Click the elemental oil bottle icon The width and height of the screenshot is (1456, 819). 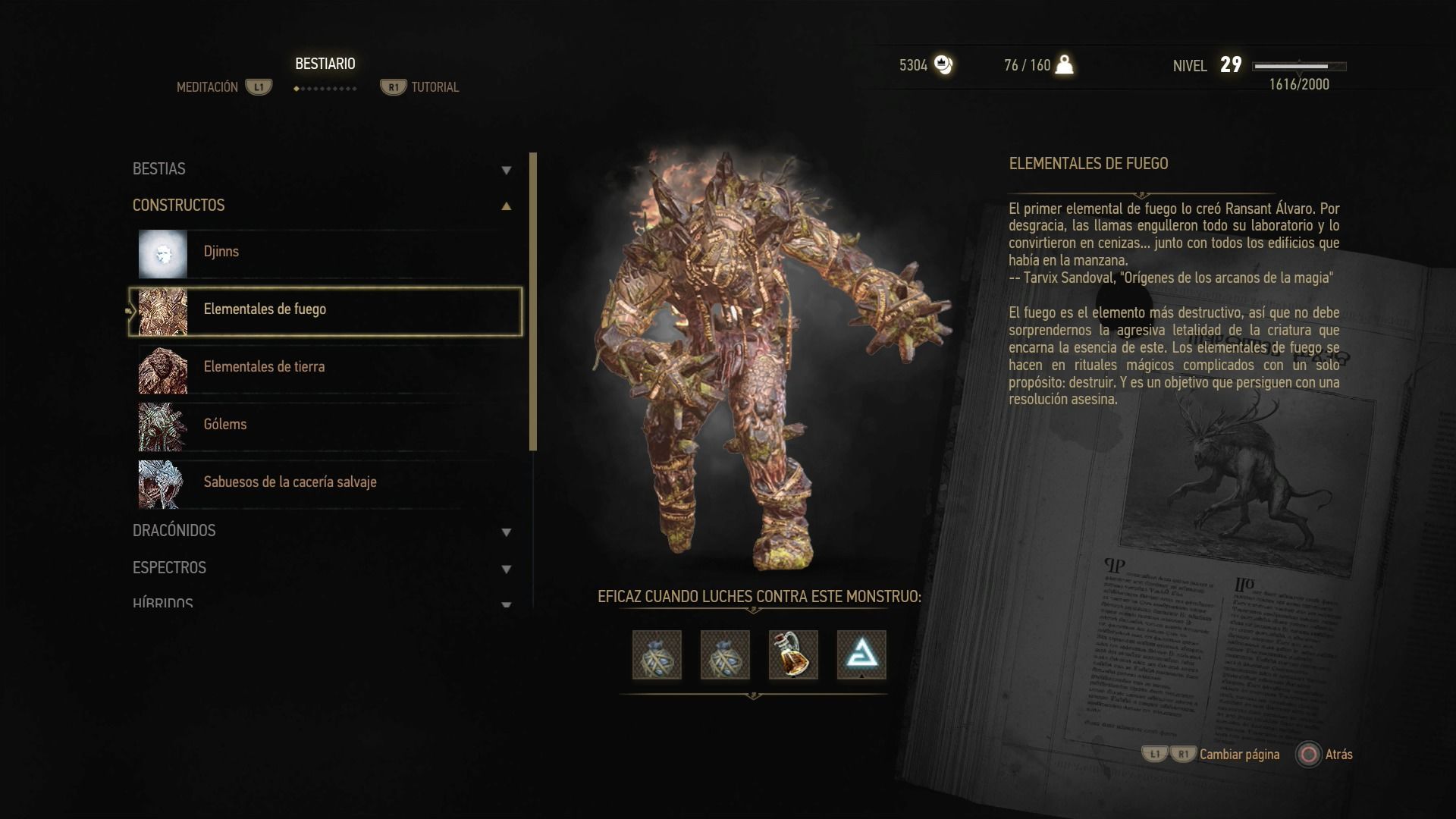coord(793,654)
